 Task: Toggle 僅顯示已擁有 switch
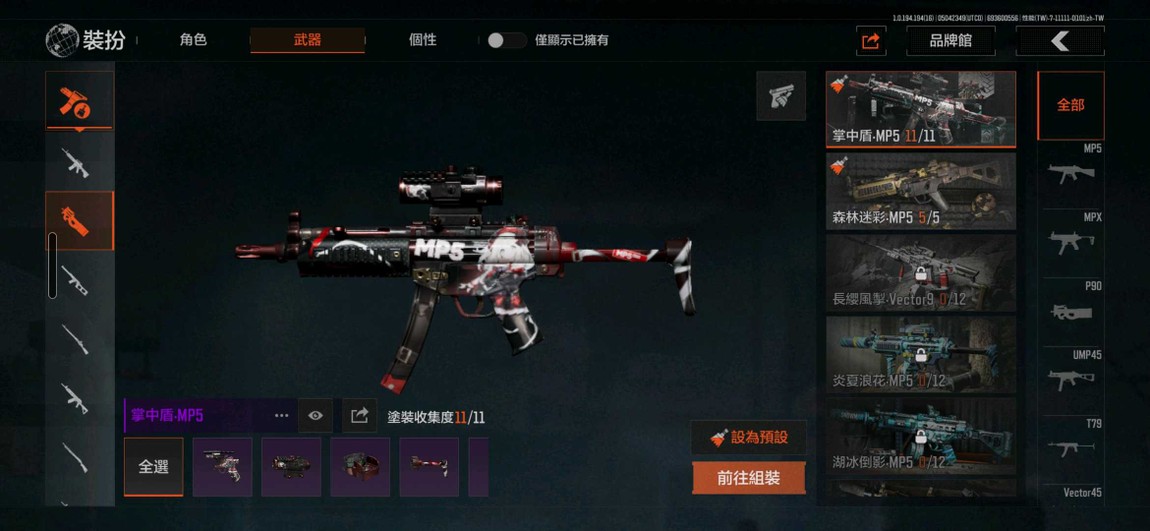click(x=506, y=40)
